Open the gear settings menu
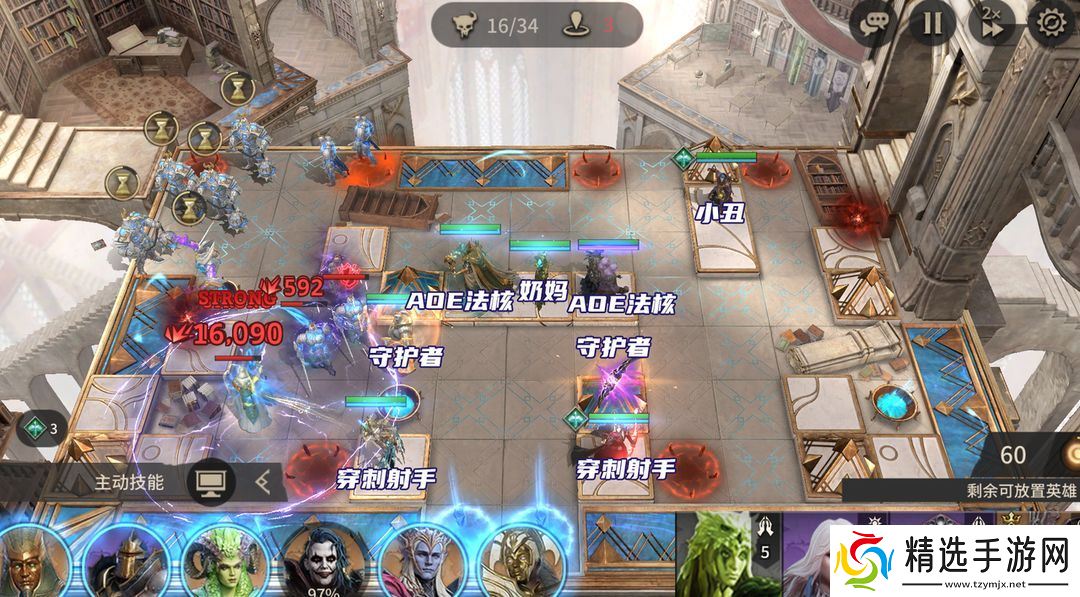This screenshot has width=1080, height=597. (x=1051, y=24)
